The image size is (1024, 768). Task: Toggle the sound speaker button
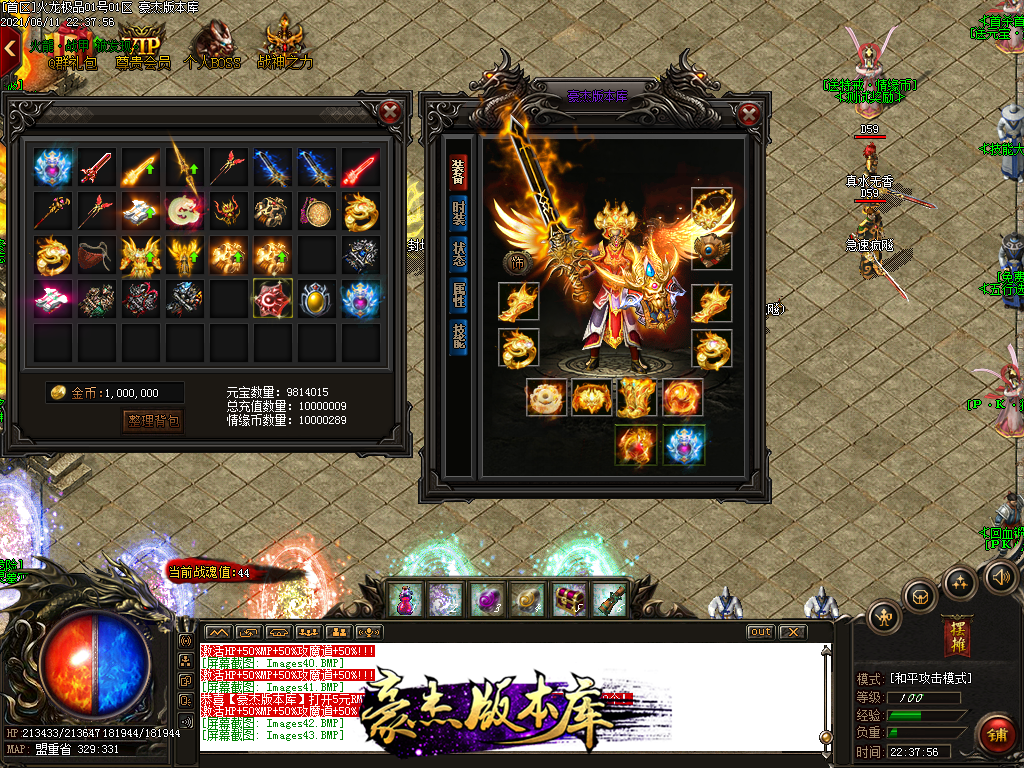click(x=1001, y=576)
